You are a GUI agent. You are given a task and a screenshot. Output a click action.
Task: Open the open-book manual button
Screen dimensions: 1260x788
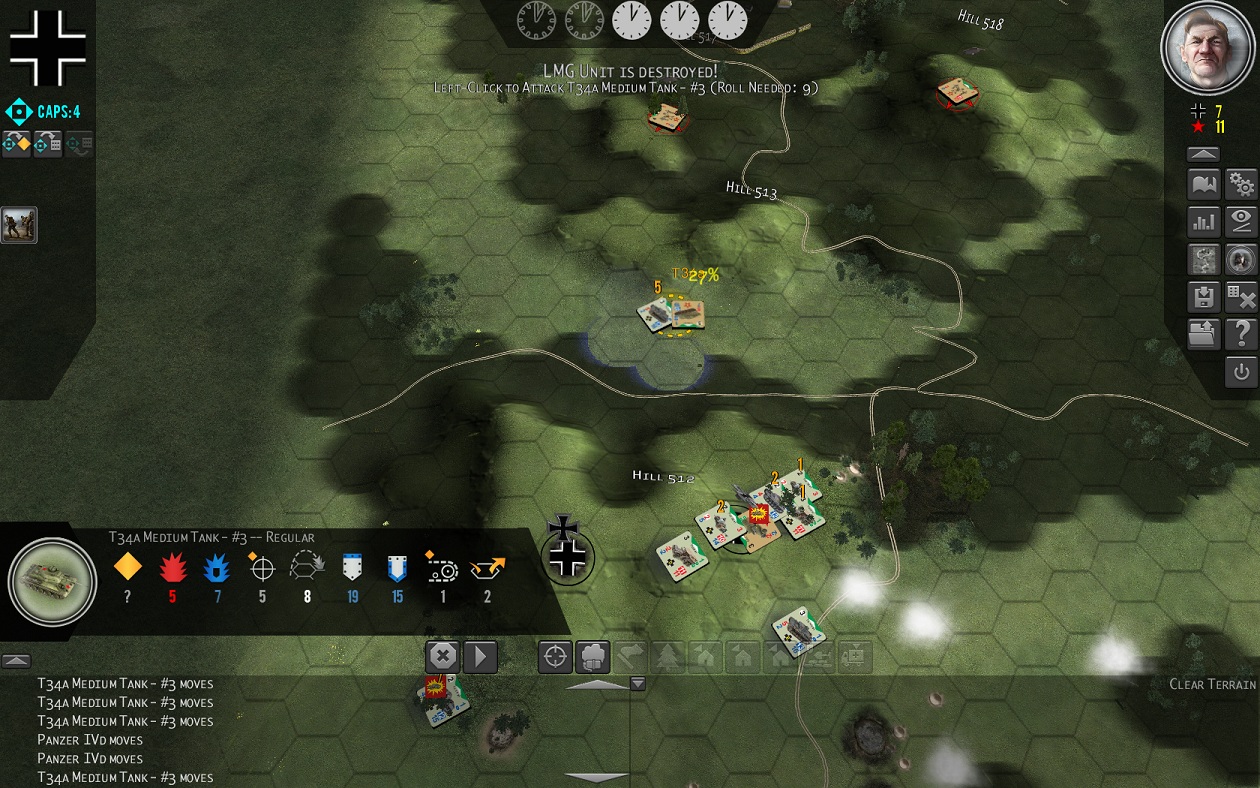pyautogui.click(x=1203, y=185)
